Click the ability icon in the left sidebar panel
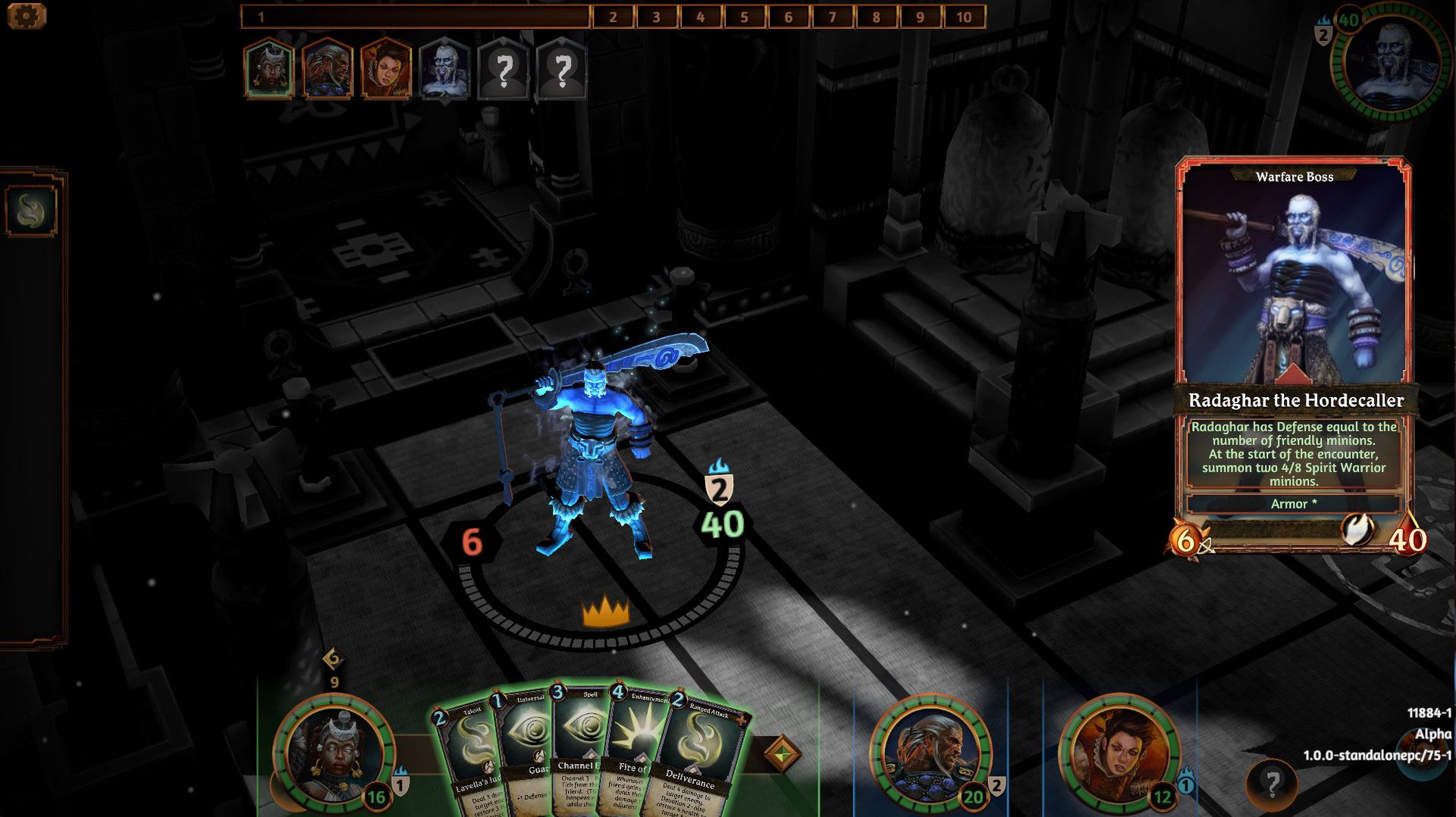 [31, 211]
